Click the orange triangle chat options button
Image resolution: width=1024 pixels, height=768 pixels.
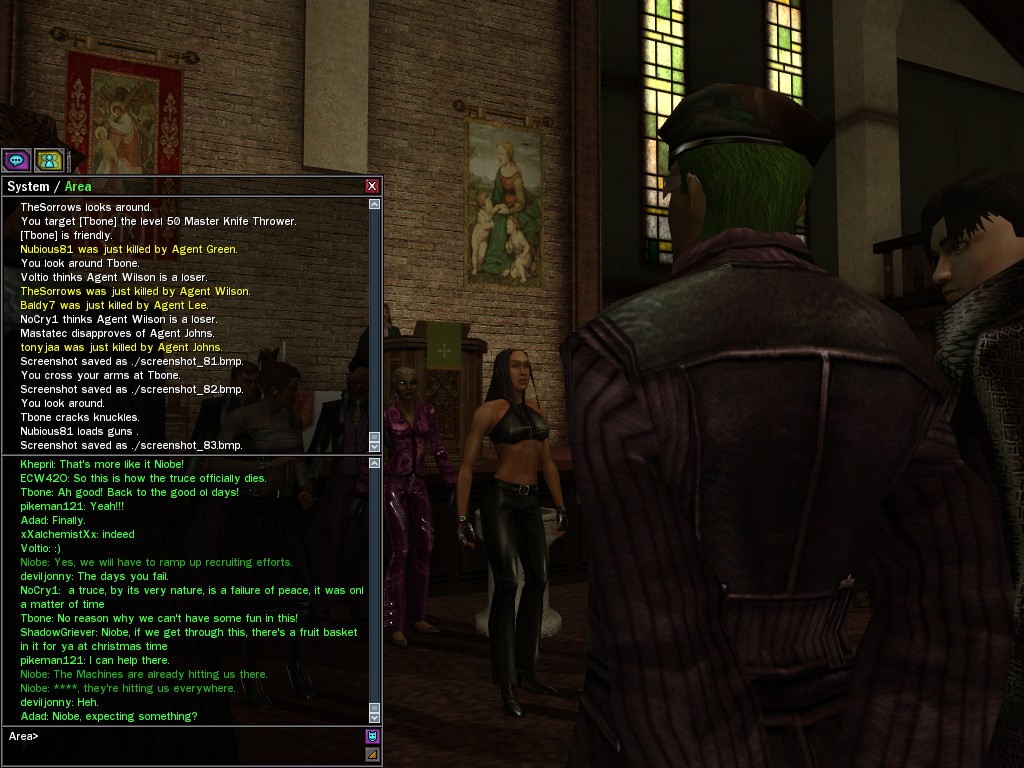pos(372,754)
